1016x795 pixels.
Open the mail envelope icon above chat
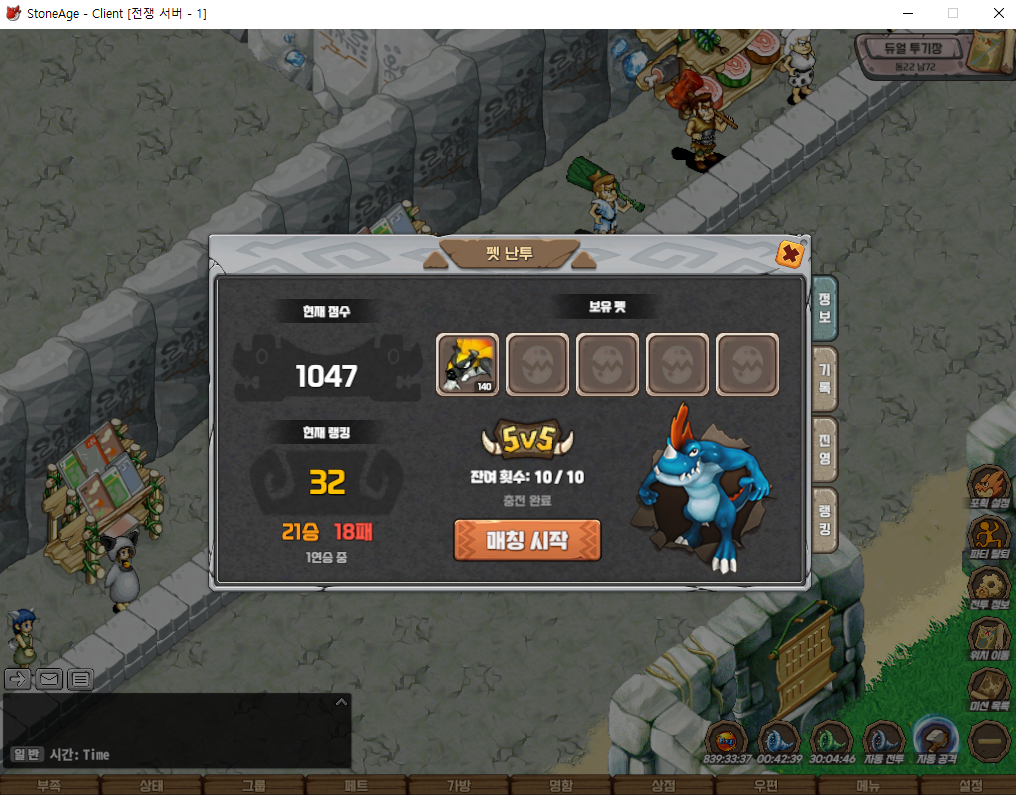coord(49,680)
